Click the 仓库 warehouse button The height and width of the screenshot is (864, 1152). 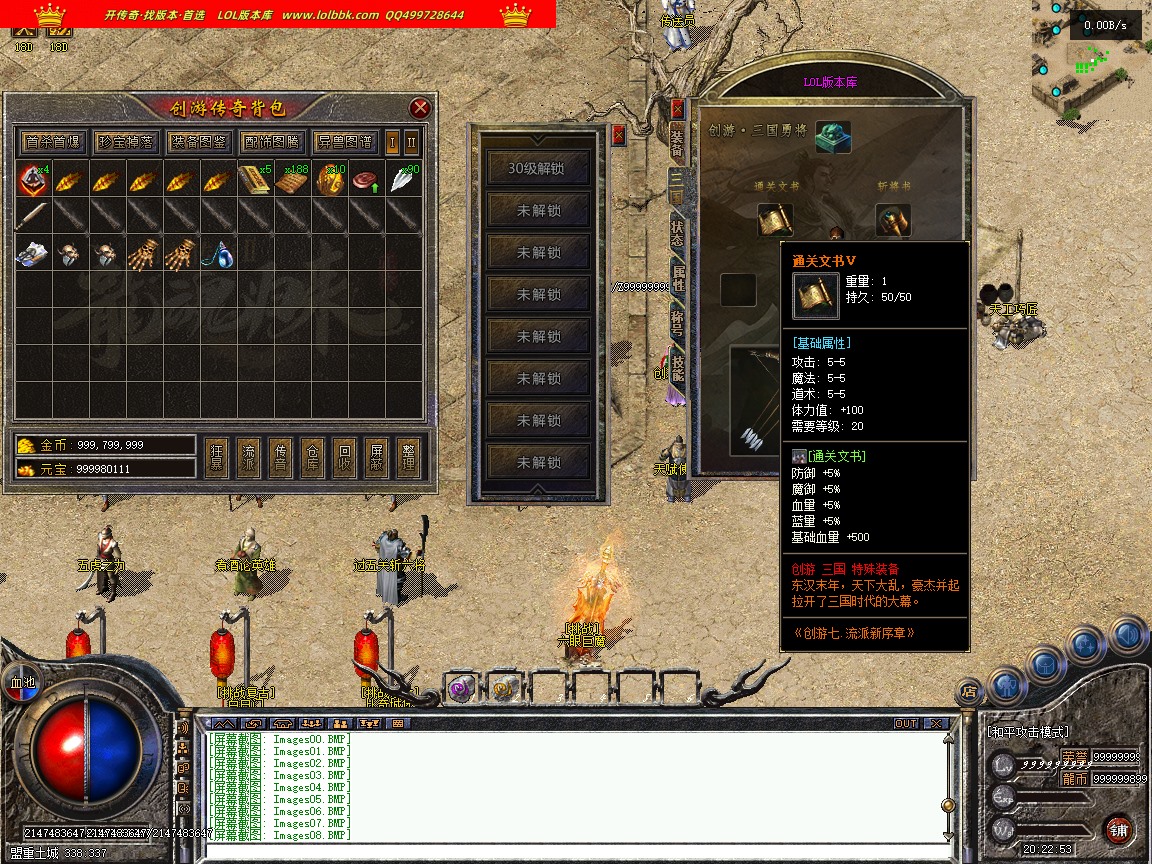[x=313, y=458]
